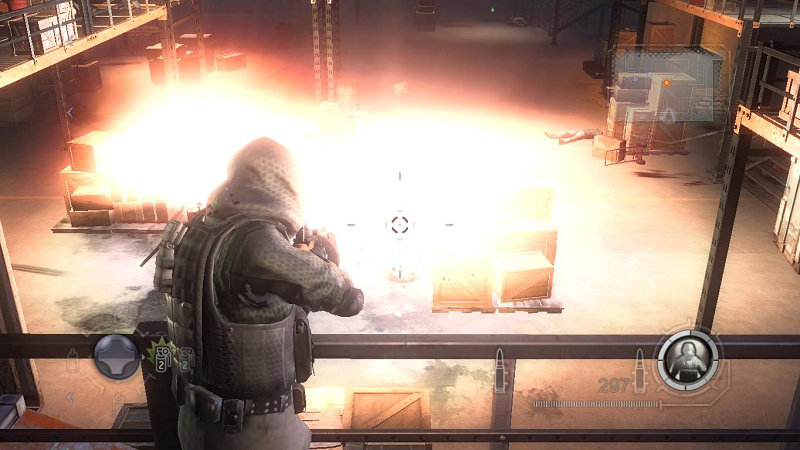Click the orange objective marker on the minimap

point(666,83)
